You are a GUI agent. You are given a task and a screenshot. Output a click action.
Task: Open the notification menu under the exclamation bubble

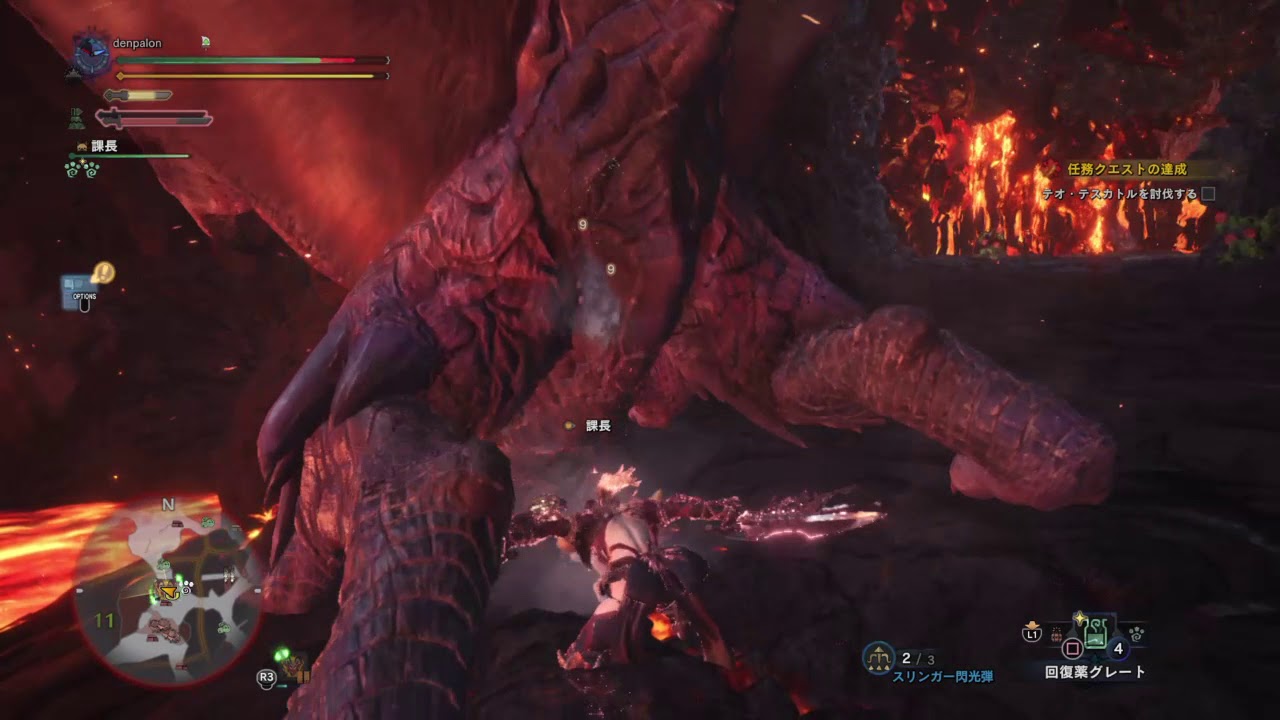pyautogui.click(x=81, y=292)
